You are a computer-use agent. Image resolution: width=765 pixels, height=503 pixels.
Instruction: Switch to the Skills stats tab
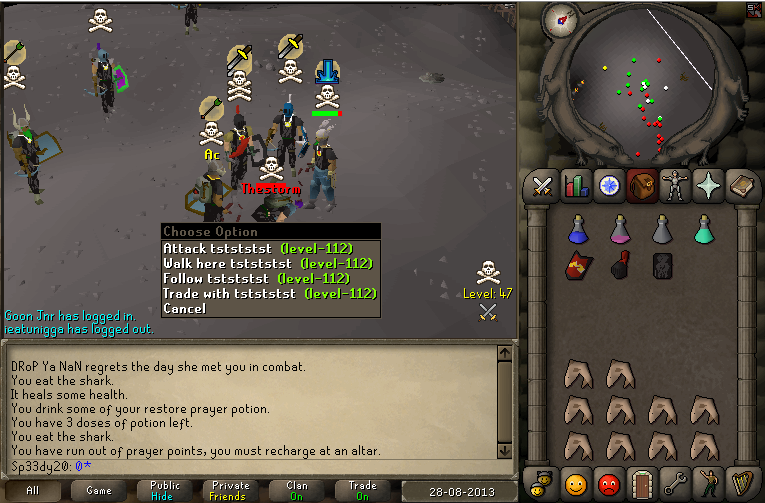click(576, 186)
